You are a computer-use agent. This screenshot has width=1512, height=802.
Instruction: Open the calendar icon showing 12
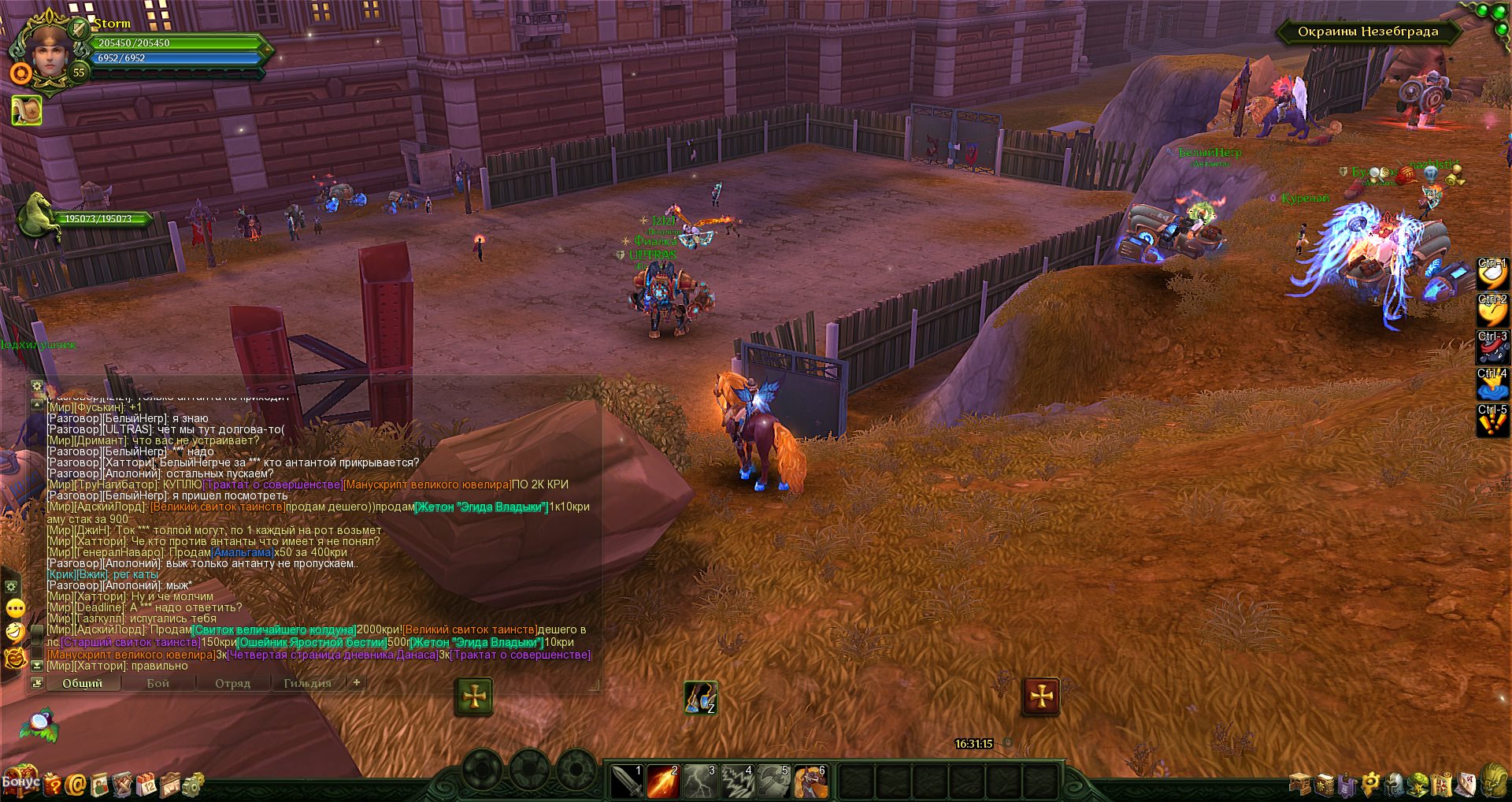(x=147, y=784)
